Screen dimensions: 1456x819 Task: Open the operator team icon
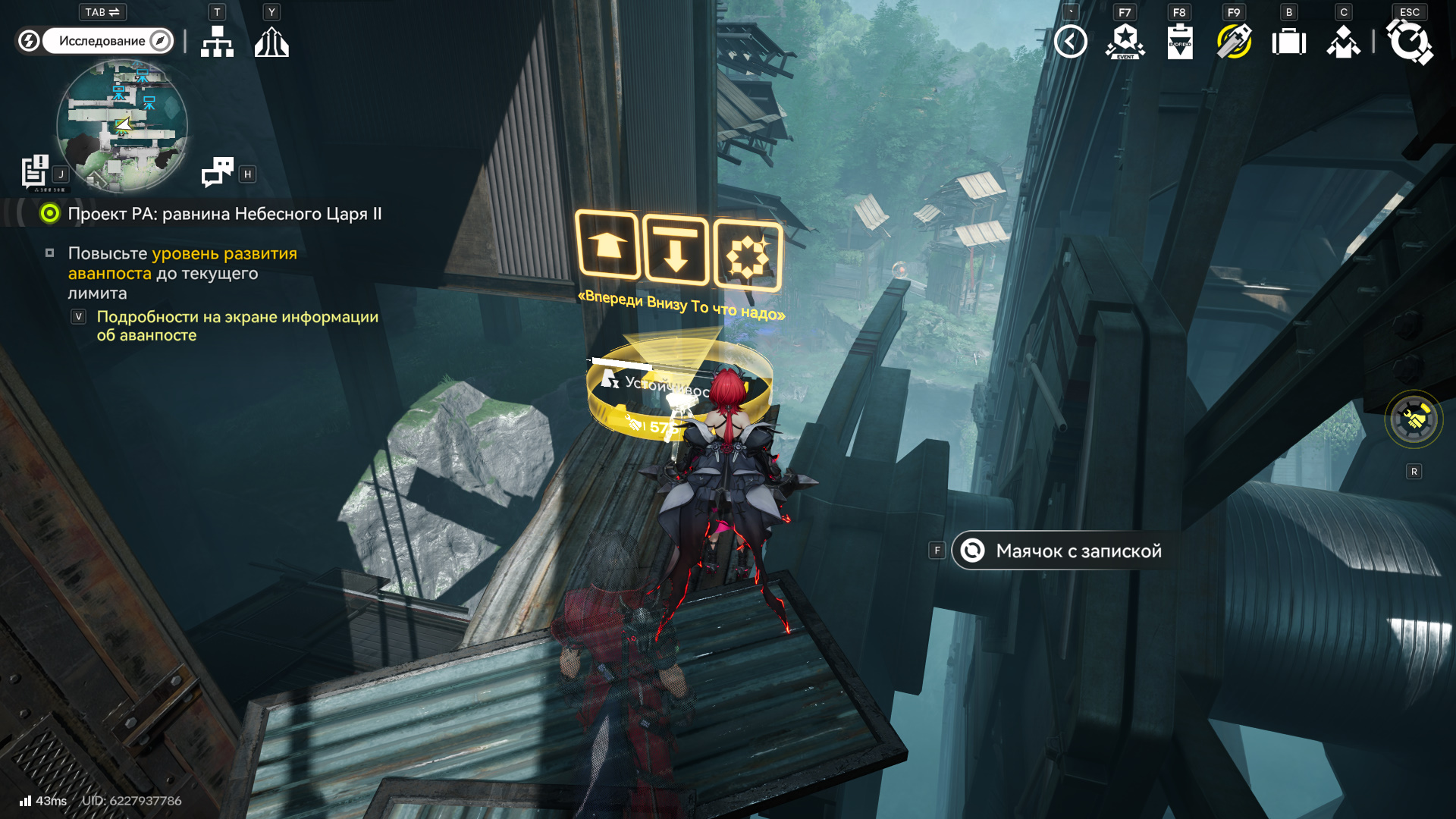[1343, 42]
